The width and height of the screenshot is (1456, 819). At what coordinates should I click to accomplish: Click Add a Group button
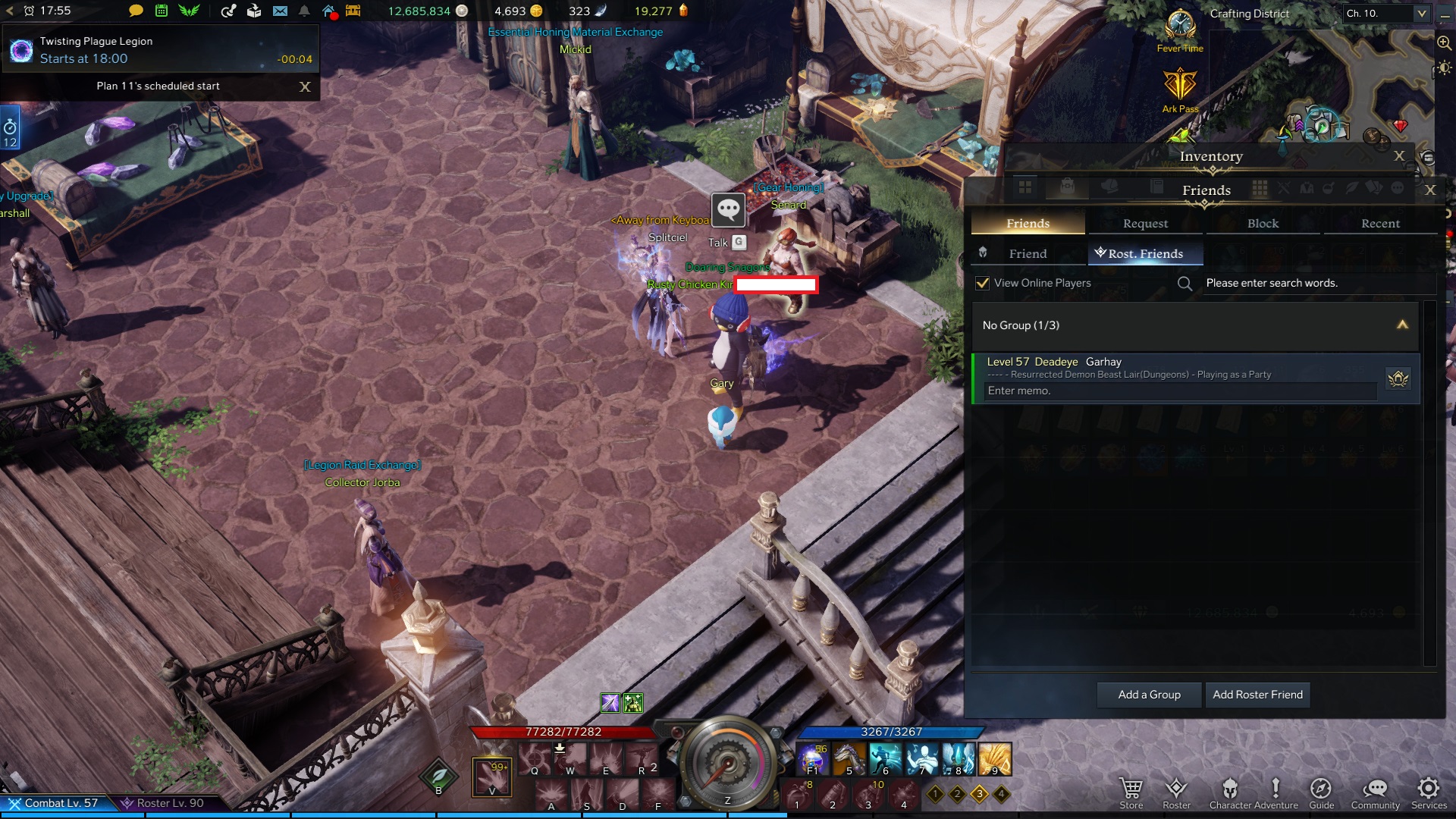tap(1149, 695)
